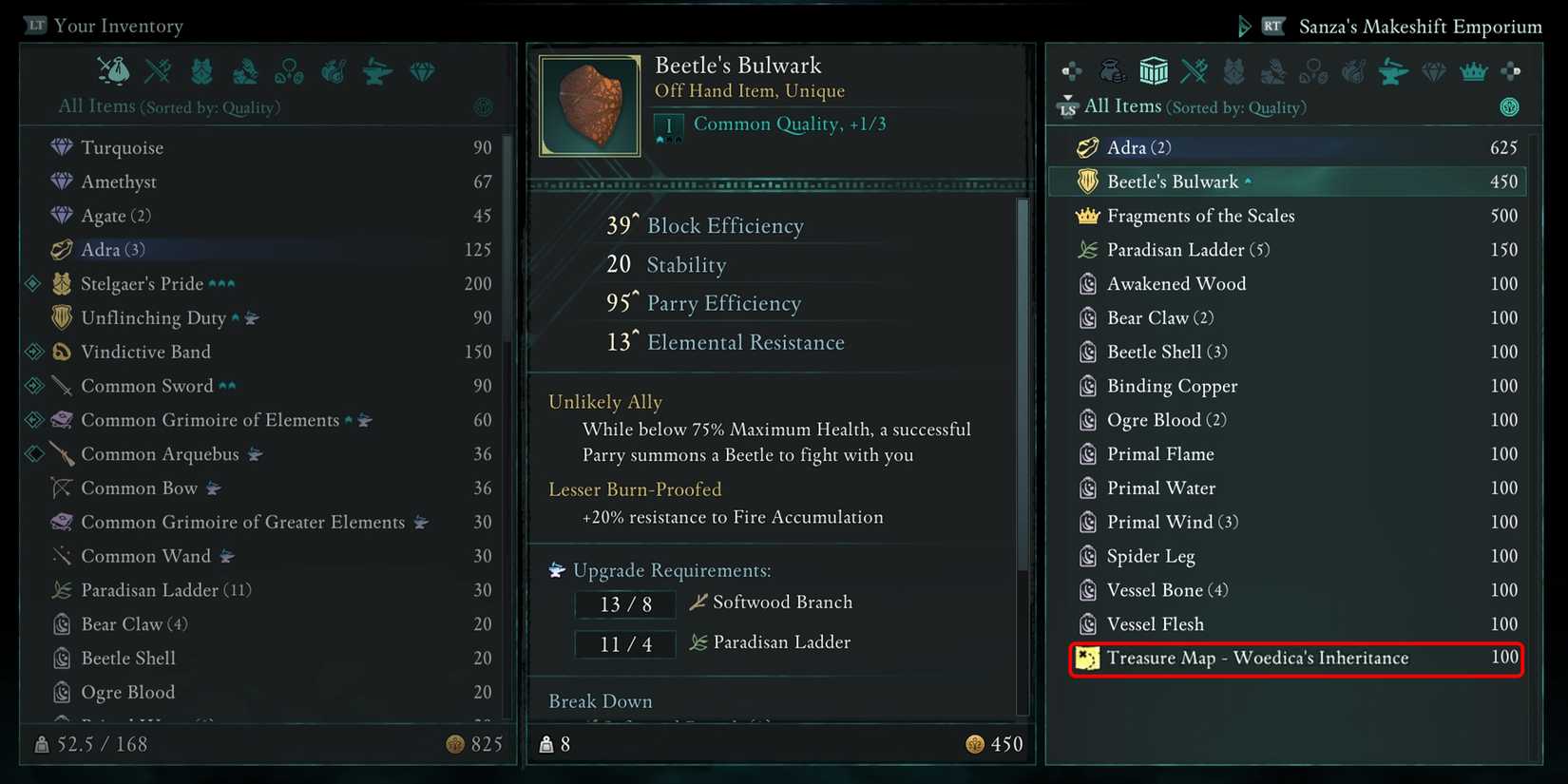Switch to Sanza's Makeshift Emporium tab
1568x784 pixels.
click(x=1420, y=26)
